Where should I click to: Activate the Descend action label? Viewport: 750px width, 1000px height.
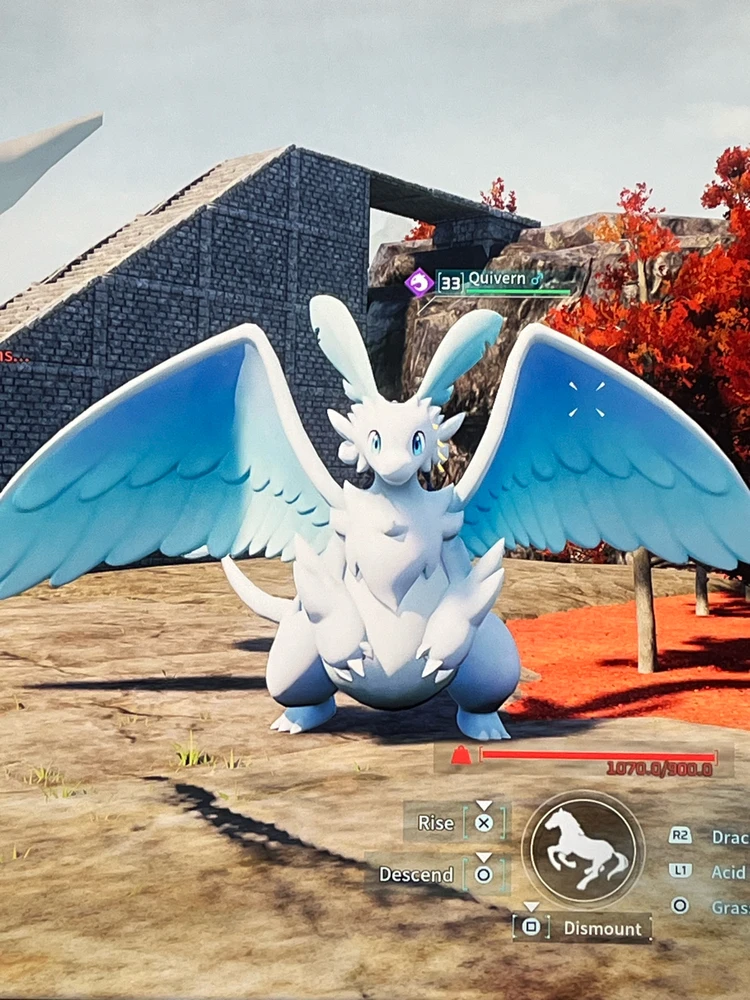(x=416, y=874)
